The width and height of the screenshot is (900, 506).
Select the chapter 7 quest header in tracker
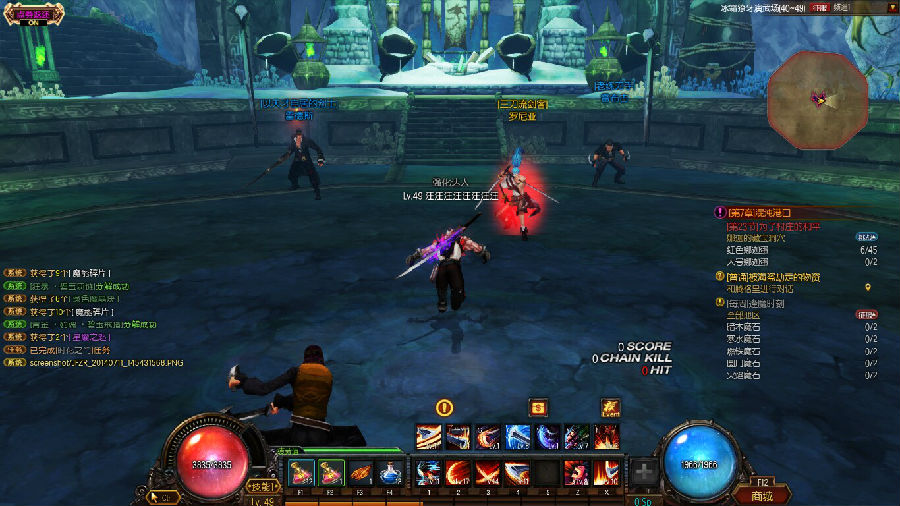[760, 213]
